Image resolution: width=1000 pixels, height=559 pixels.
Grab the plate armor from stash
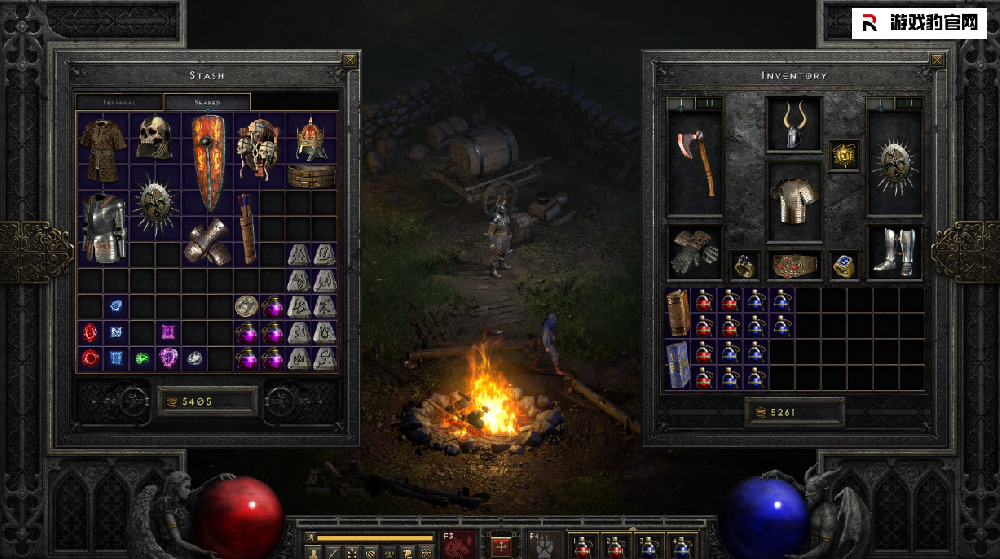tap(103, 226)
